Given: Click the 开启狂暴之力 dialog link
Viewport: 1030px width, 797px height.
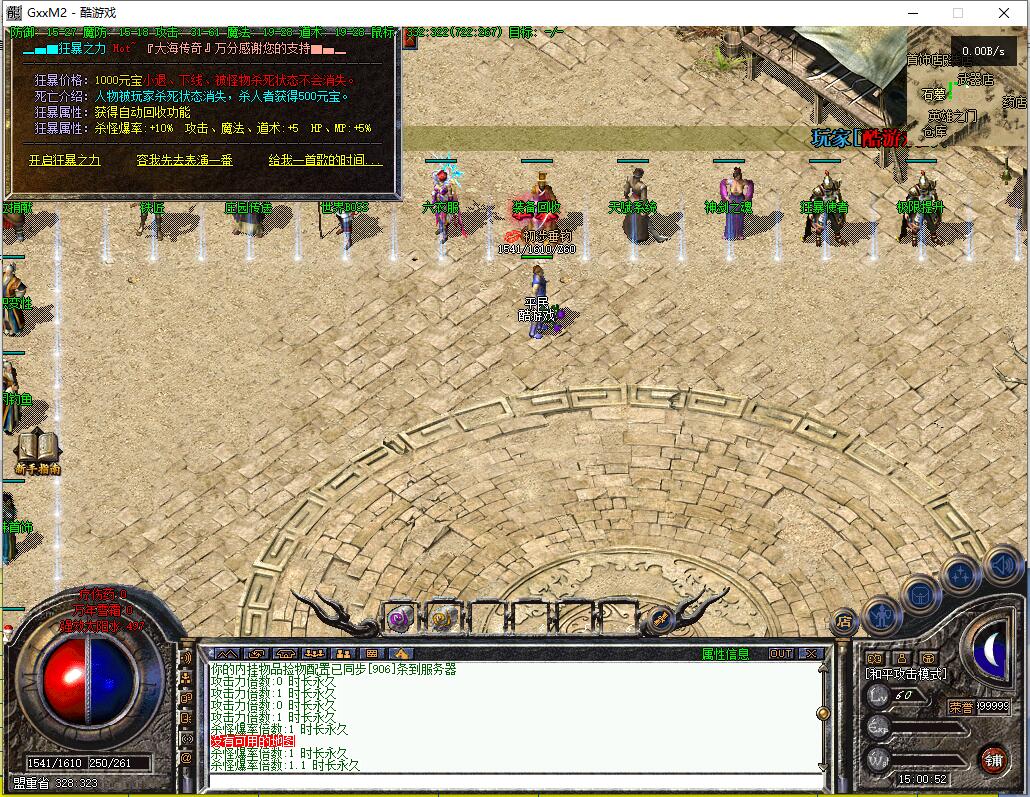Looking at the screenshot, I should click(64, 160).
